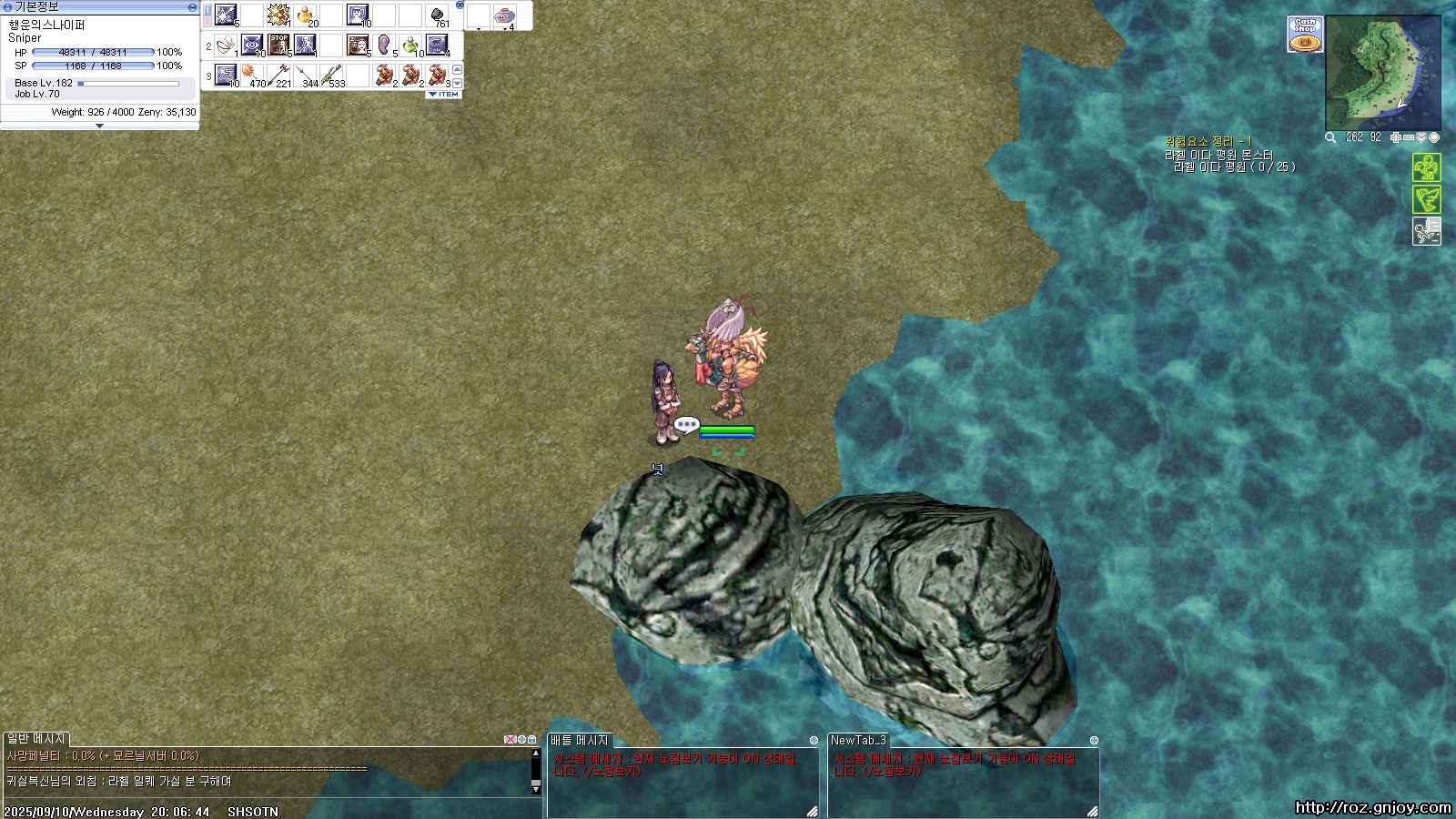The height and width of the screenshot is (819, 1456).
Task: Open the Cash Shop
Action: [1305, 35]
